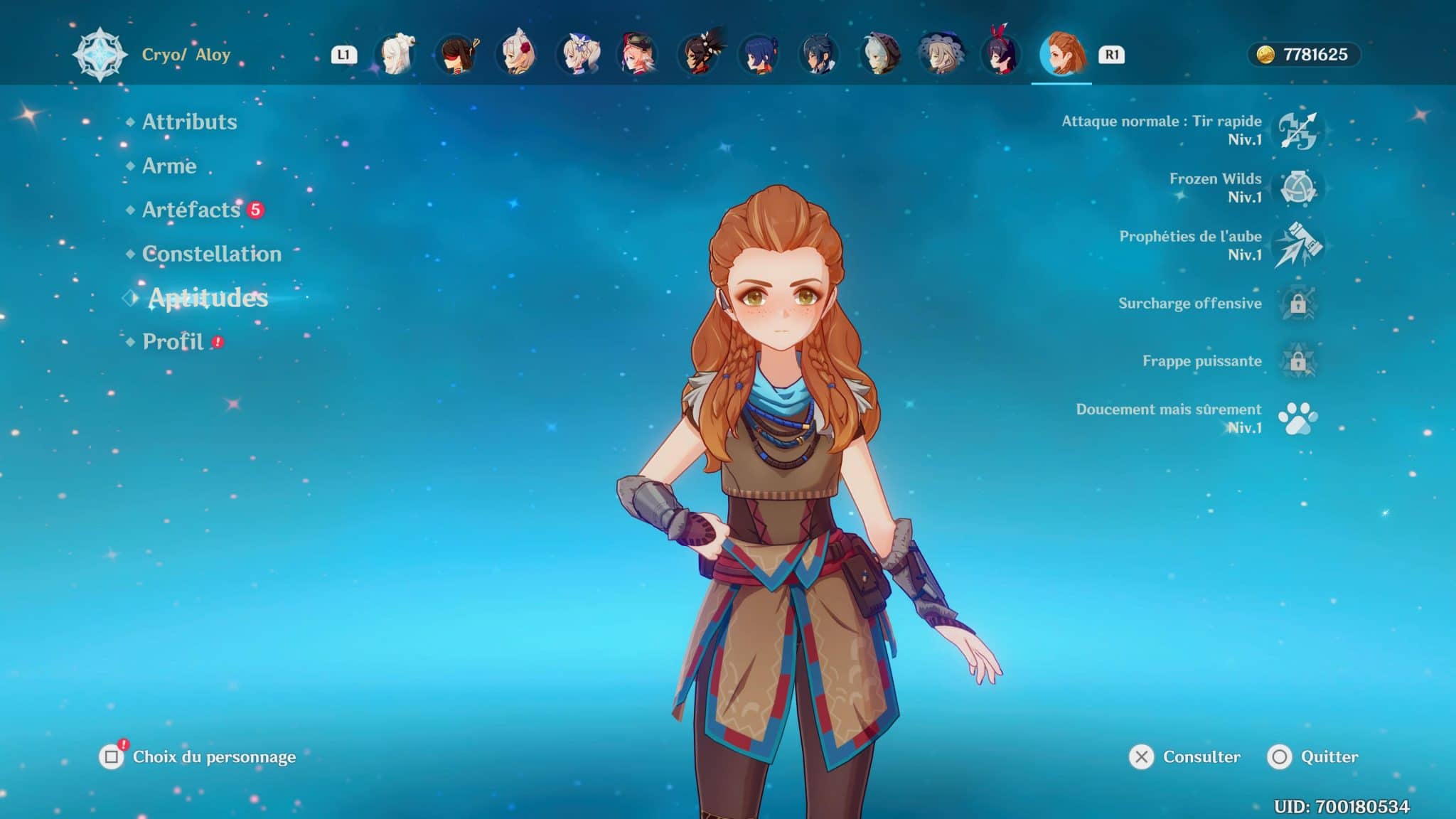This screenshot has width=1456, height=819.
Task: Open the Attributs section
Action: click(x=189, y=122)
